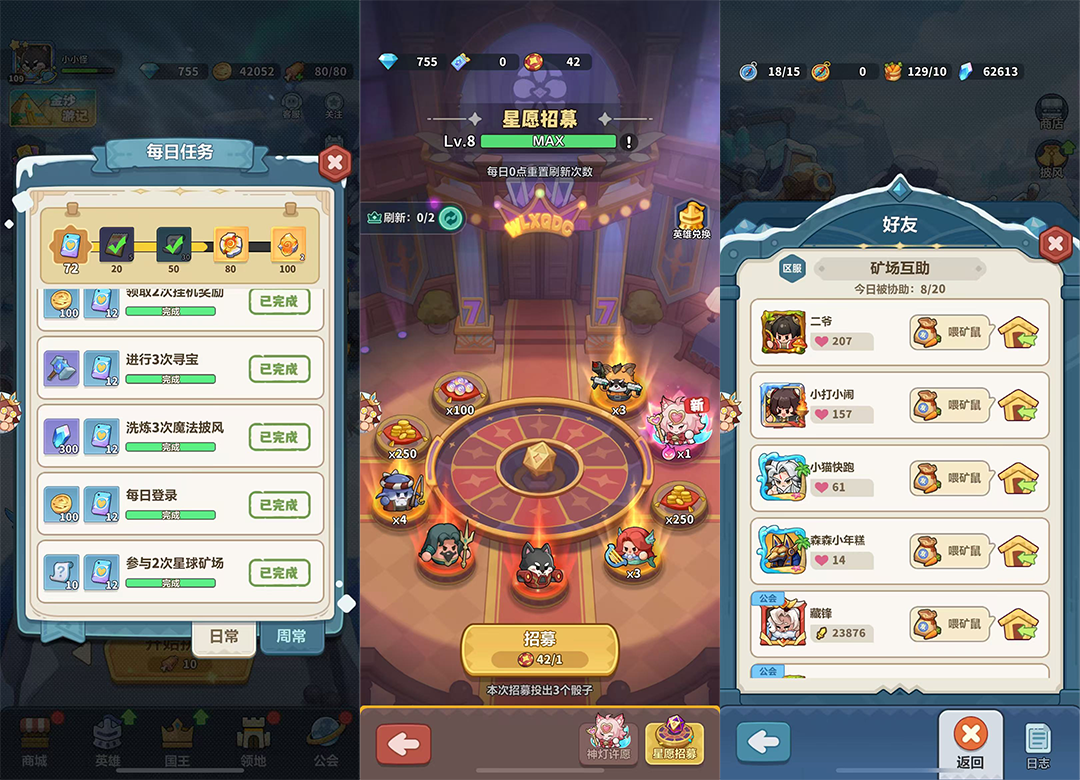Click the 招募 recruit button

[539, 648]
